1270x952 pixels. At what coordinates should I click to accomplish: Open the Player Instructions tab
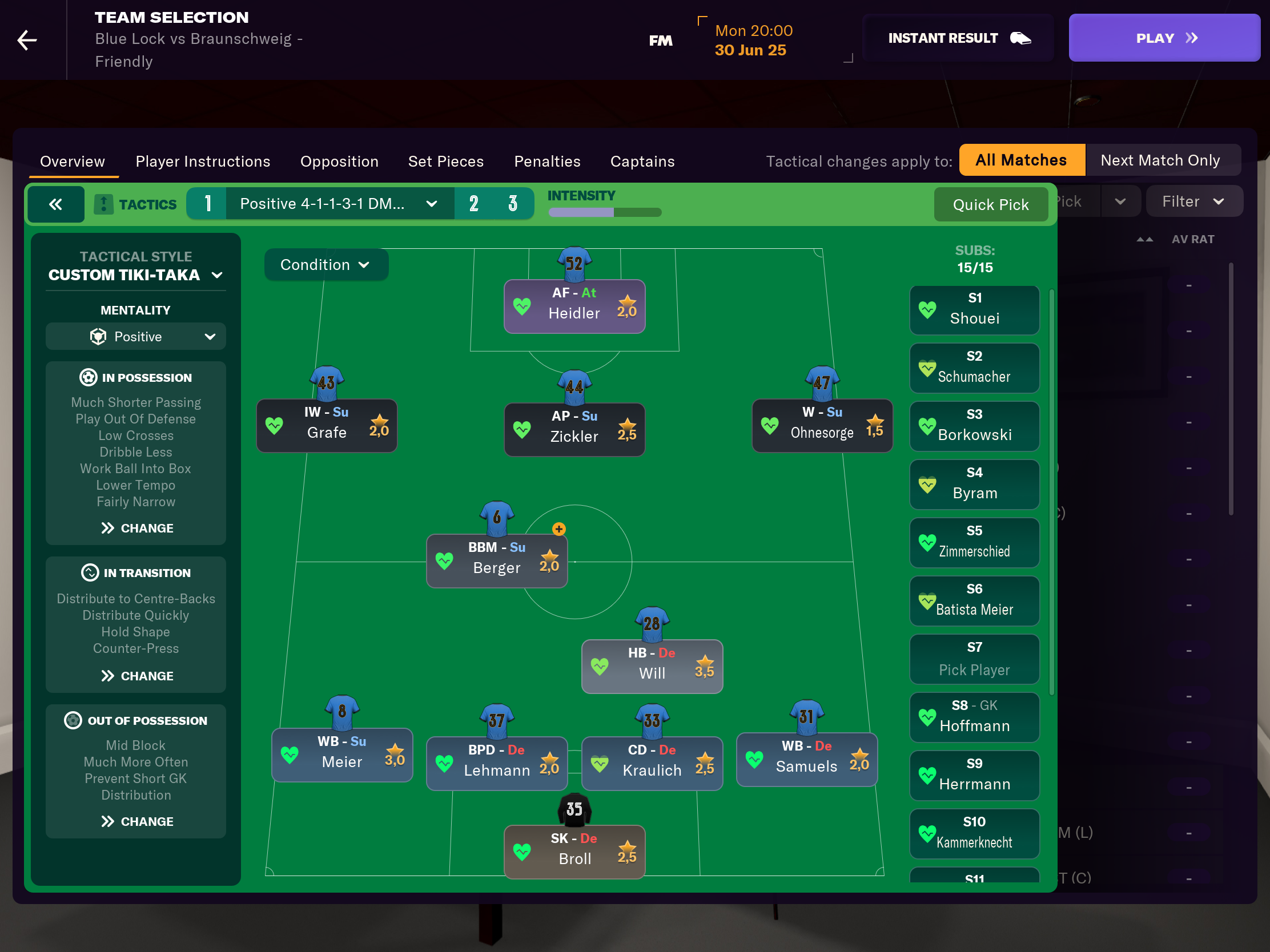pyautogui.click(x=202, y=162)
